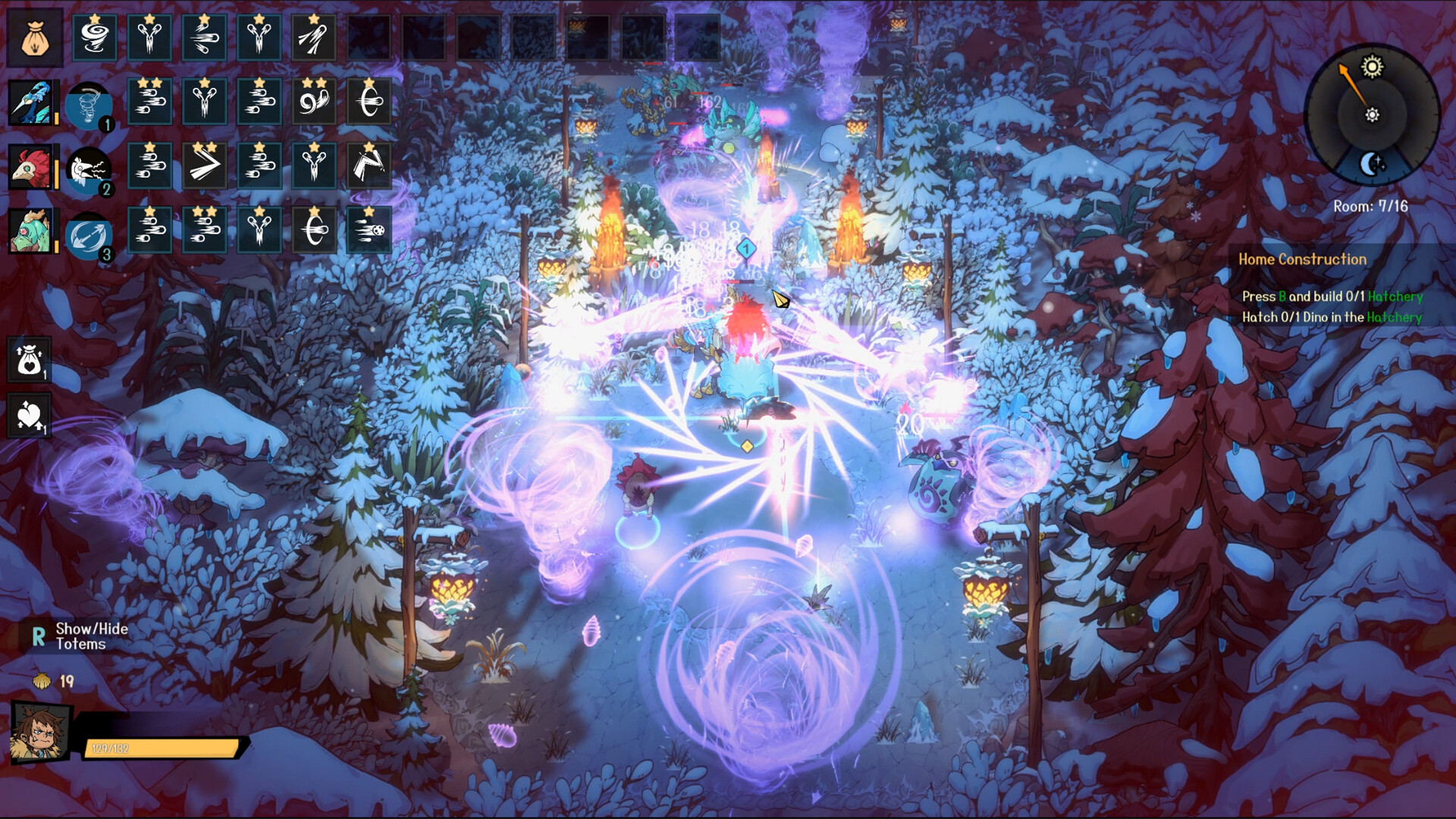This screenshot has height=819, width=1456.
Task: Select the two-star chevron arrow totem
Action: tap(204, 166)
